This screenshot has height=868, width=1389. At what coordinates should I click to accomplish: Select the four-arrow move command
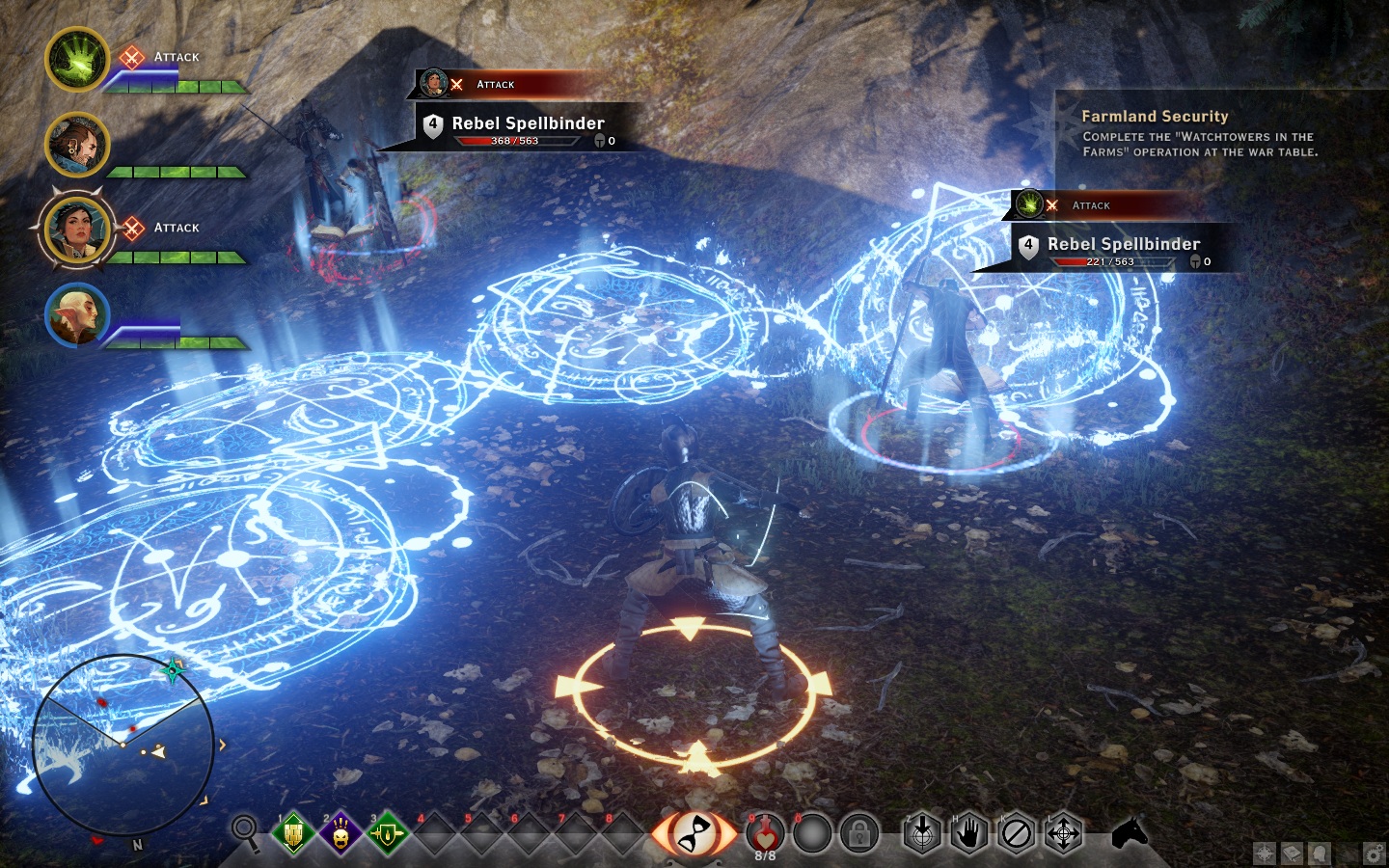pos(1063,833)
